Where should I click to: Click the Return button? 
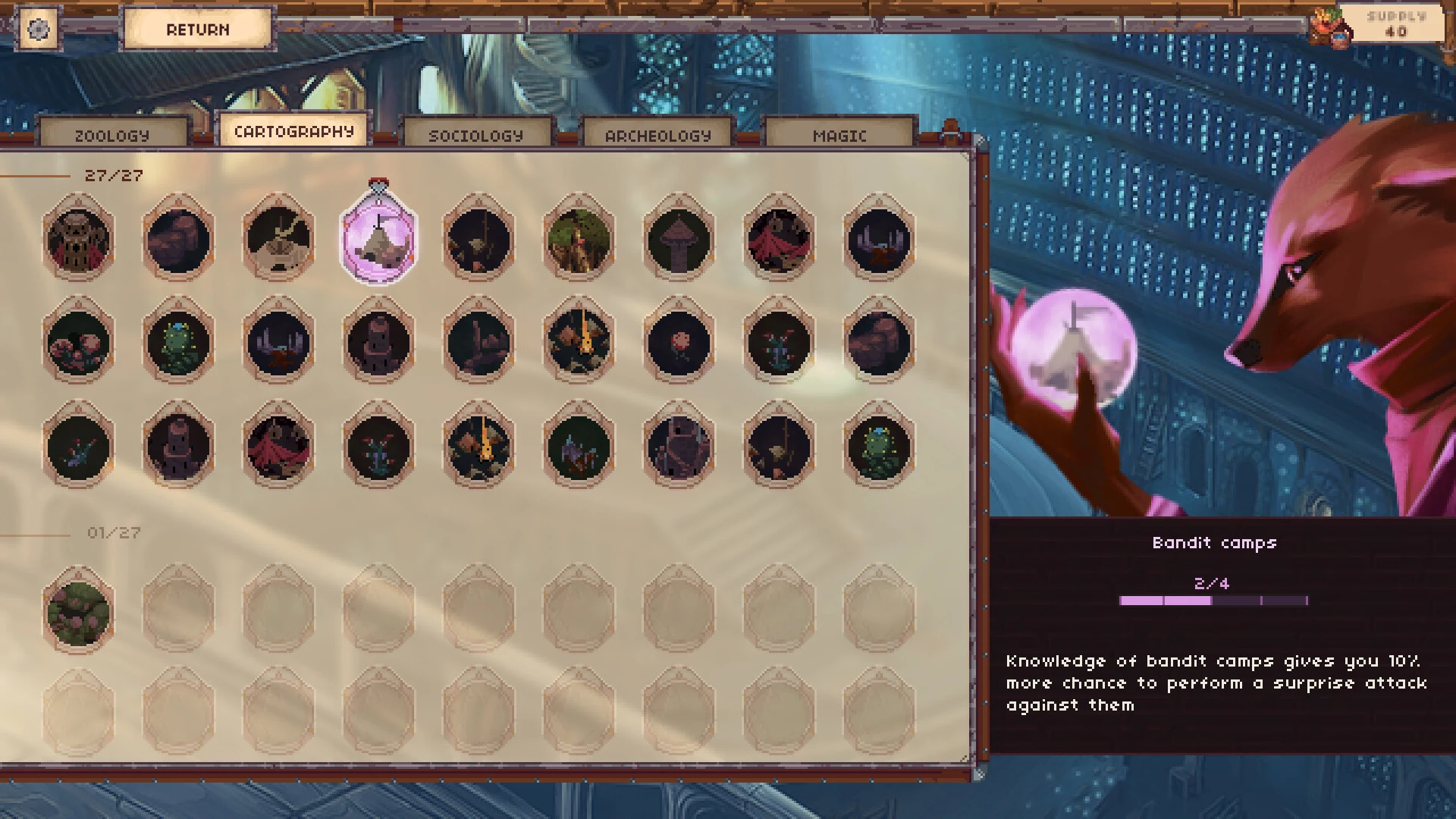point(197,30)
